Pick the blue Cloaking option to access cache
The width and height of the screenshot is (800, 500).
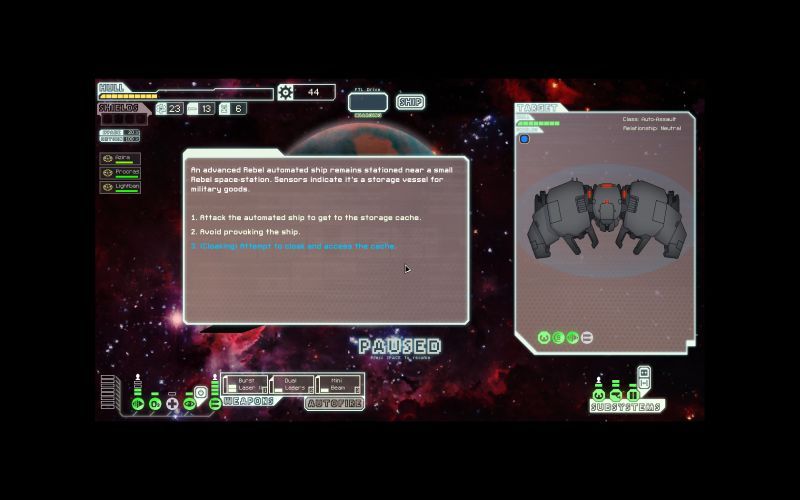tap(293, 246)
